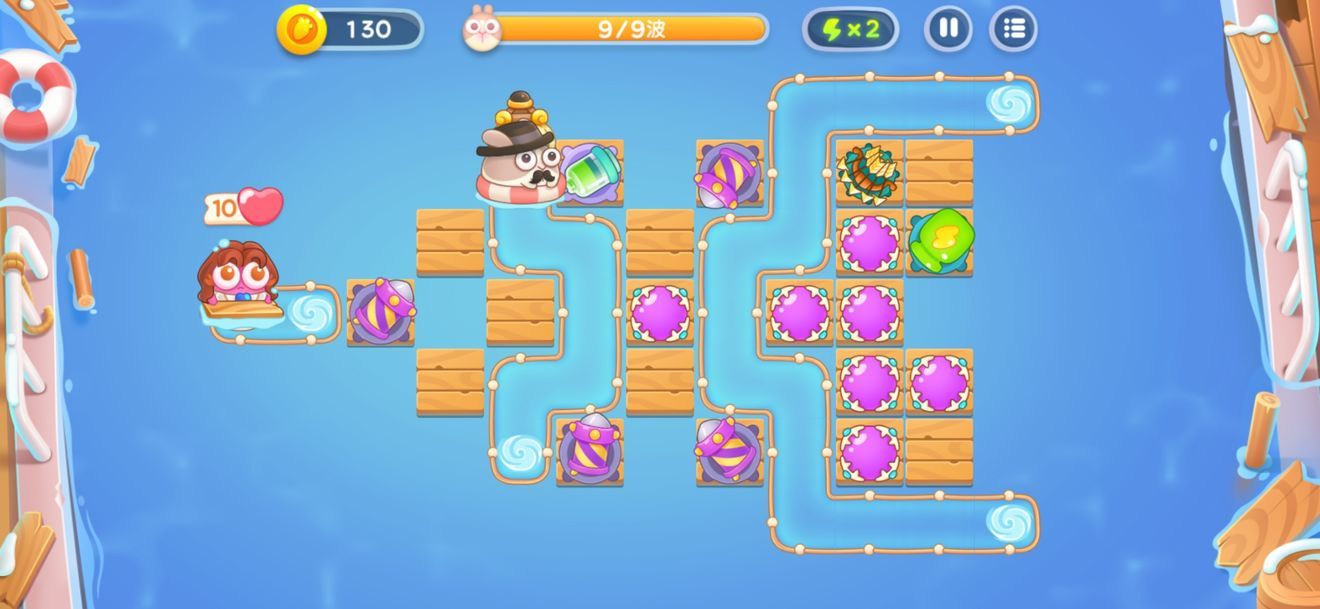Open the list menu button

pos(1013,29)
